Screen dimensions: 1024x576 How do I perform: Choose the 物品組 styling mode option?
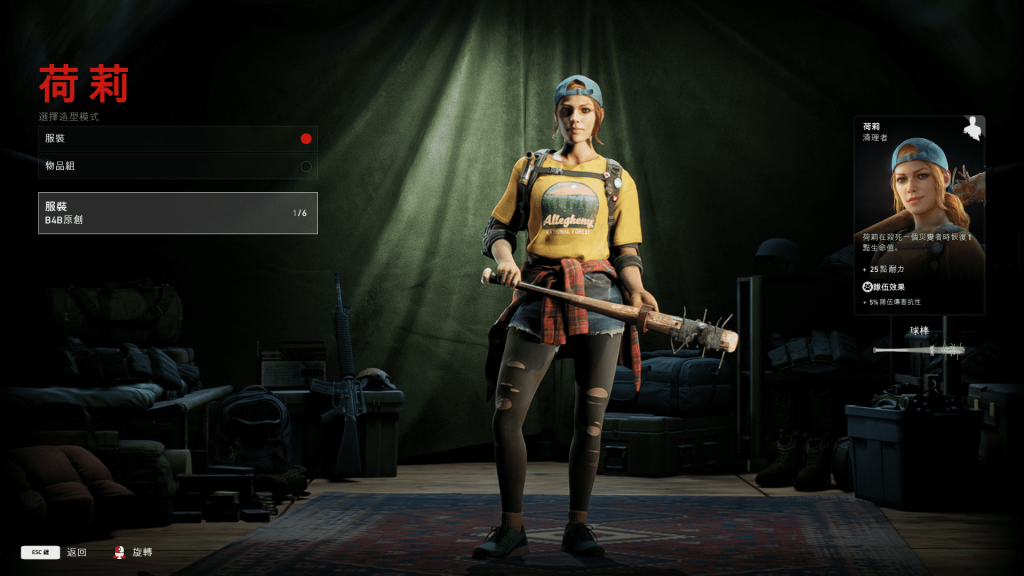point(177,166)
